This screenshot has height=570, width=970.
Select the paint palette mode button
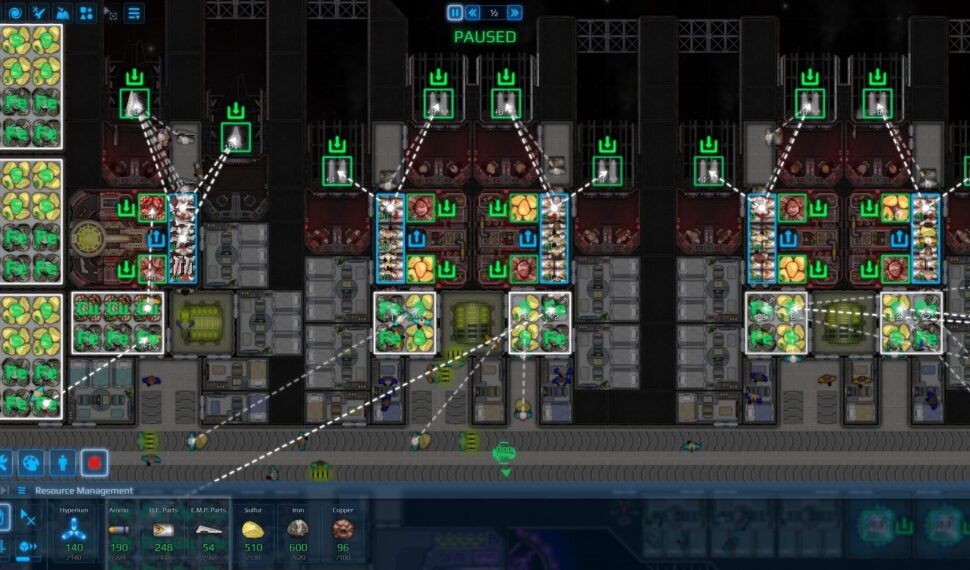32,462
